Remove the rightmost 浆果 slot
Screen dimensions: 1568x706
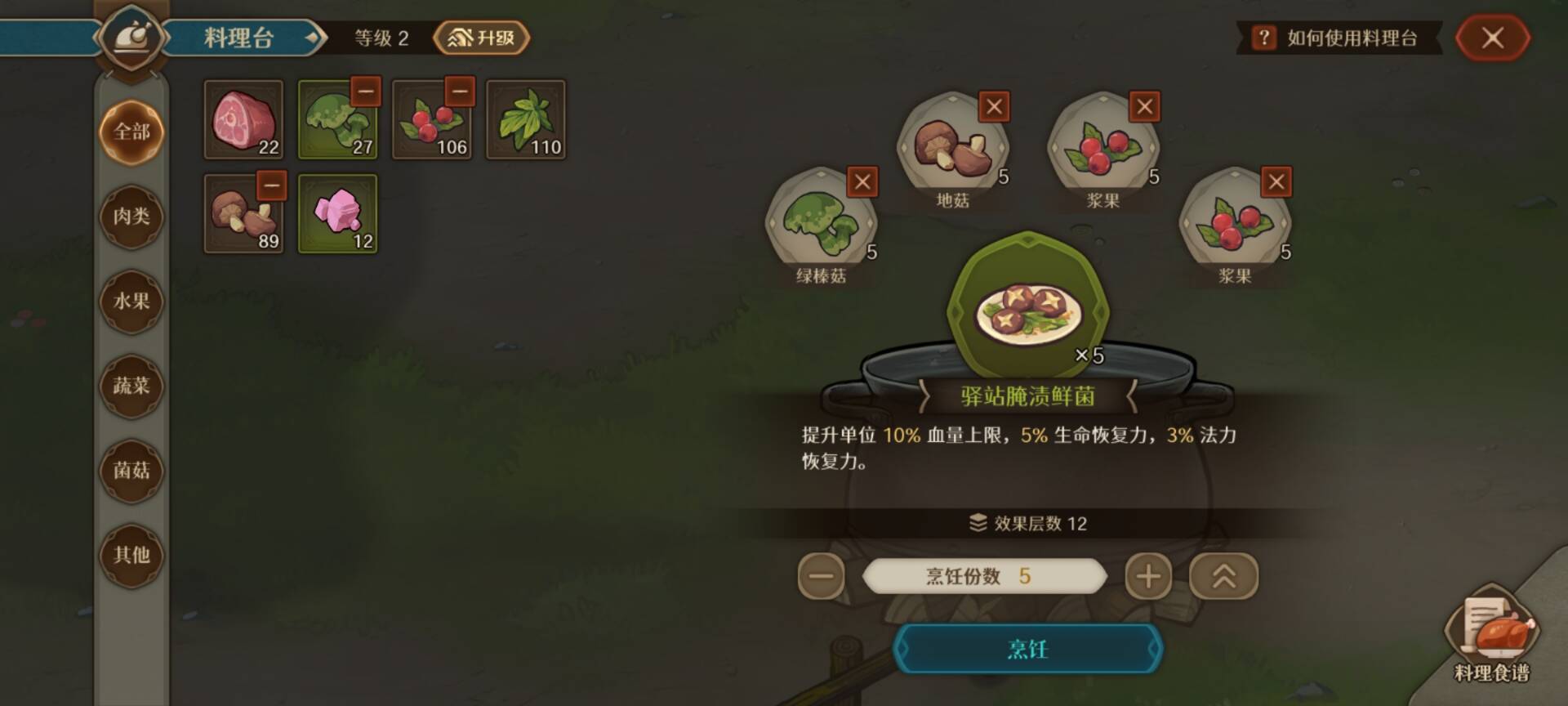point(1275,183)
